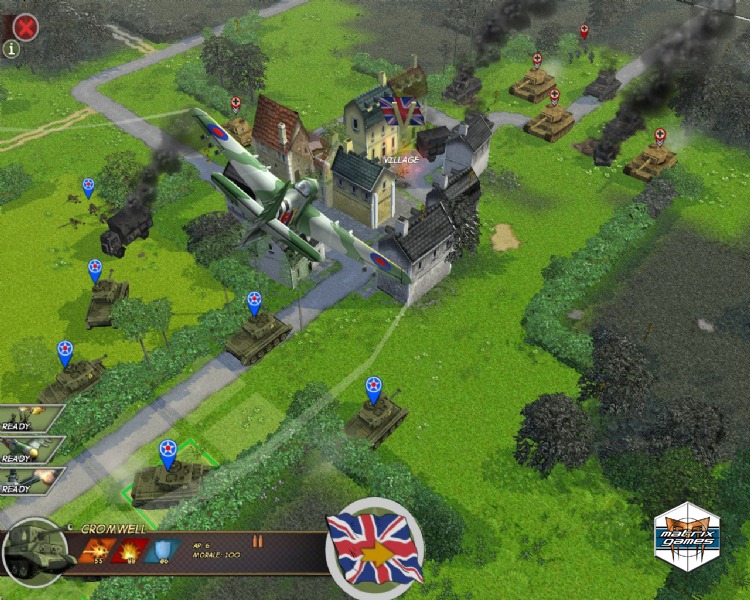Click the Cromwell tank portrait

pyautogui.click(x=35, y=551)
